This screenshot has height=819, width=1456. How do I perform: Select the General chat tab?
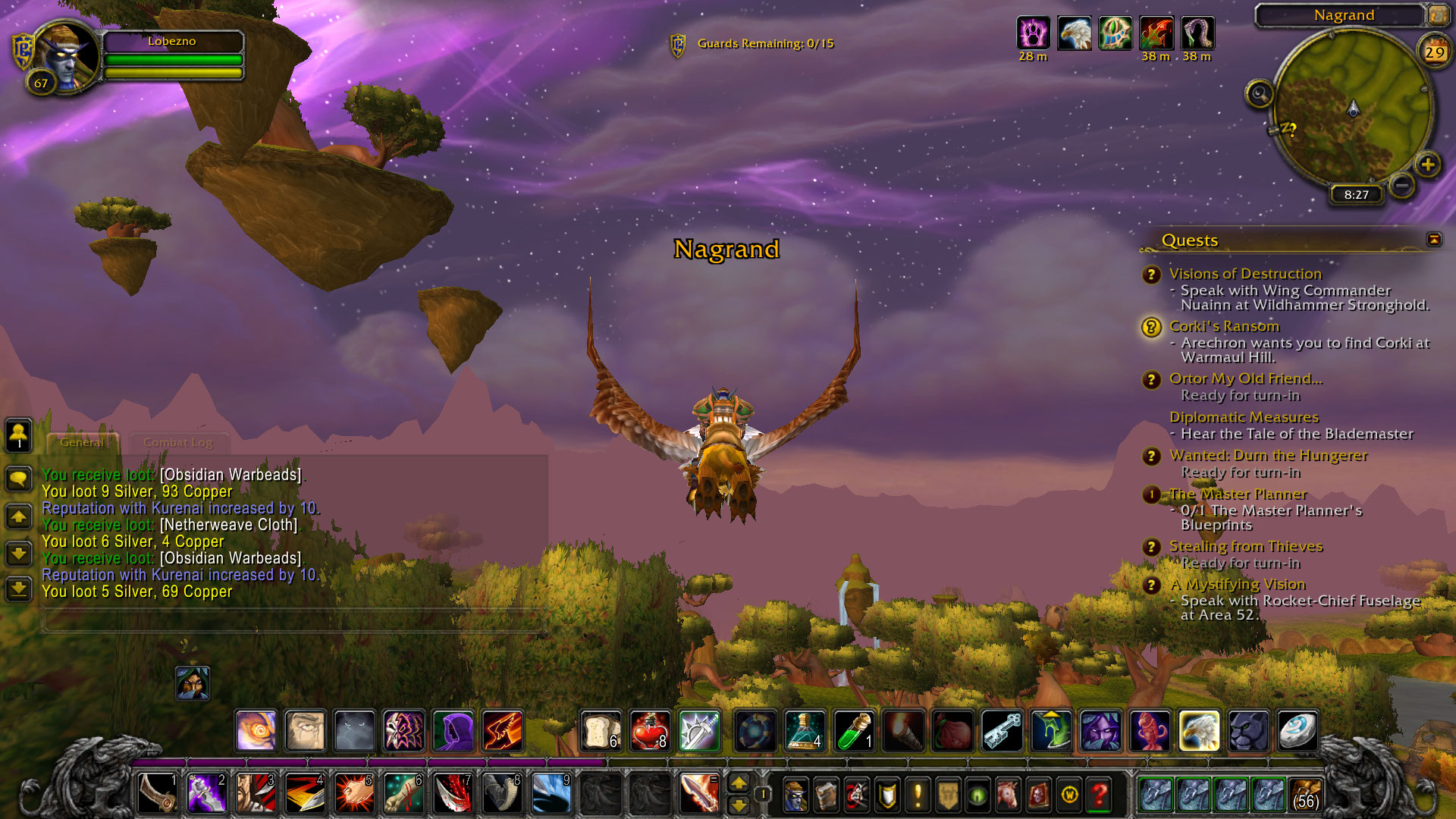81,442
